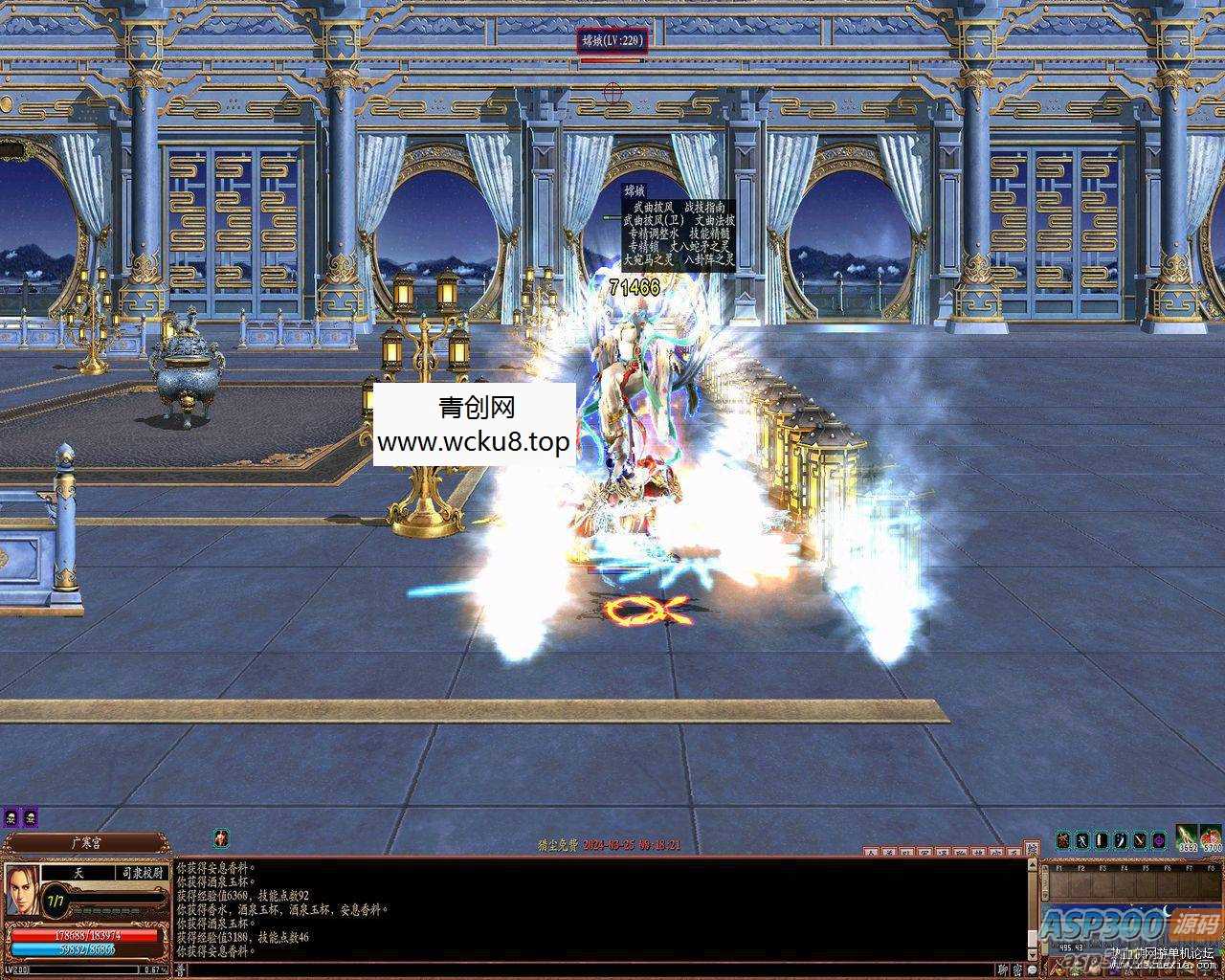Click the 嫦娥(LV:220) name banner at the top
The image size is (1225, 980).
(611, 40)
